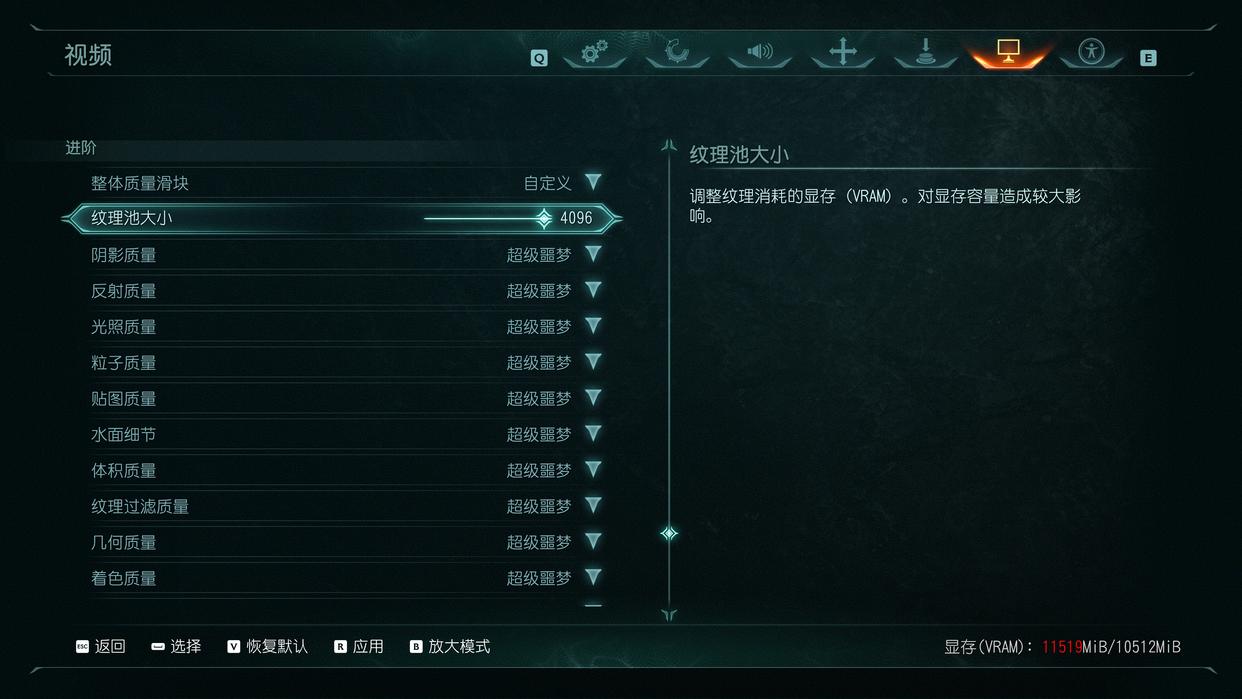Open the 反射质量 quality dropdown
This screenshot has width=1242, height=699.
tap(593, 290)
